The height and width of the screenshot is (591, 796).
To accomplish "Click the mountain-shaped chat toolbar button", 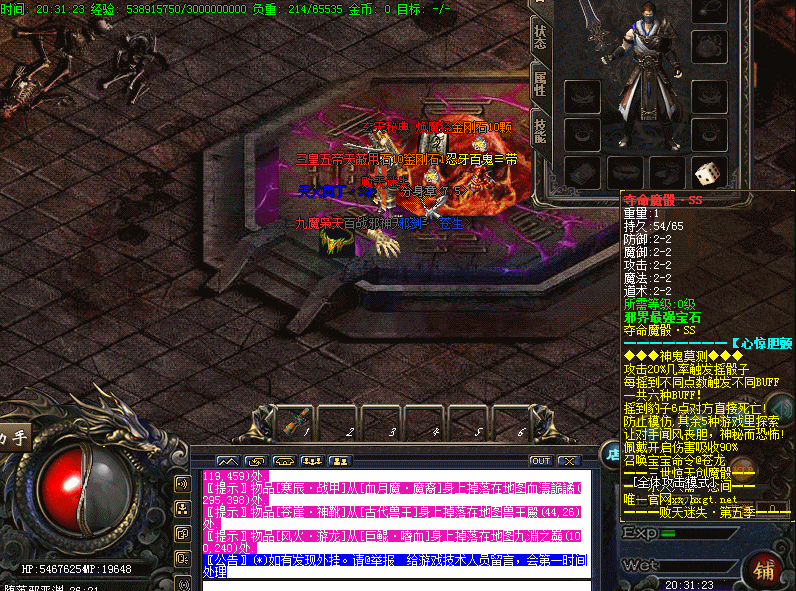I will pos(228,460).
